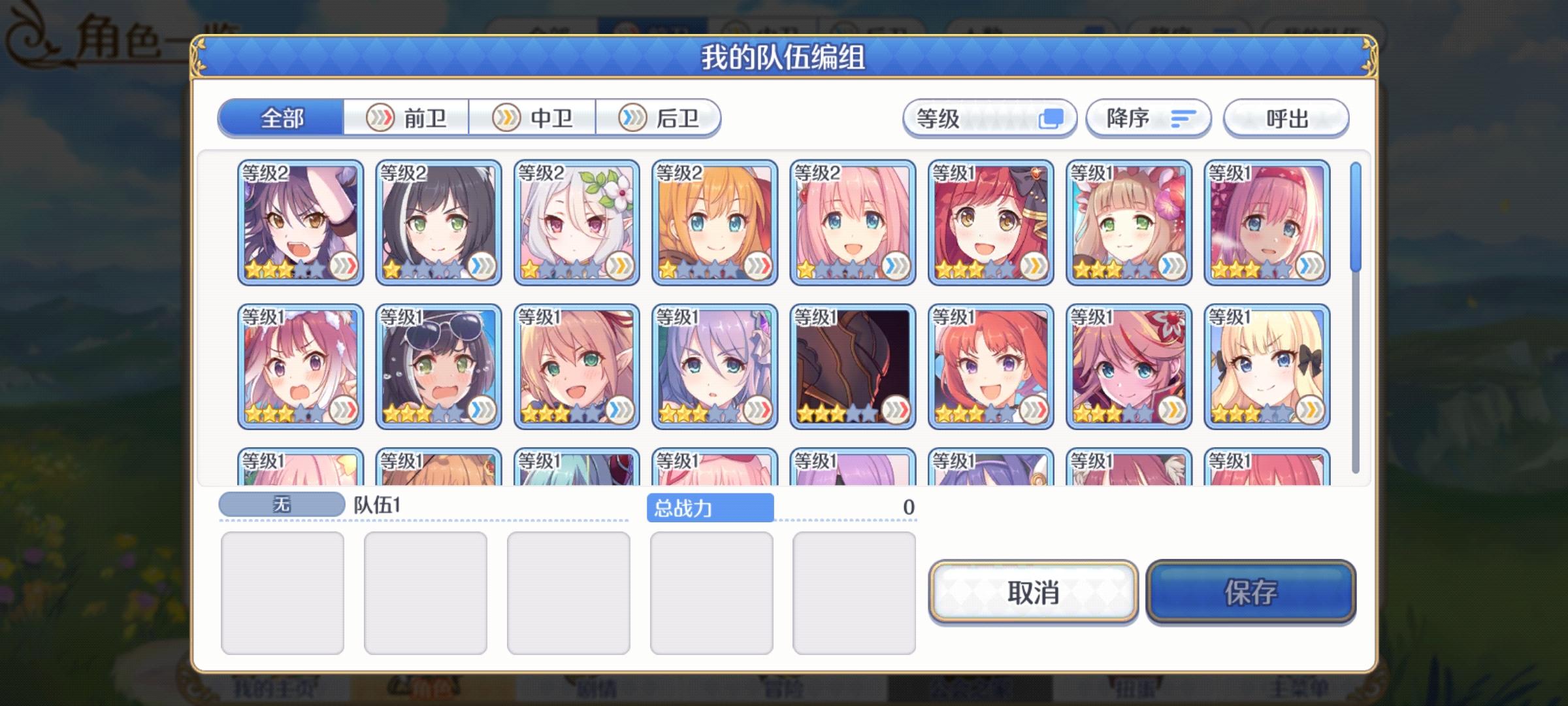The width and height of the screenshot is (1568, 706).
Task: Toggle 降序 descending sort order
Action: point(1147,118)
